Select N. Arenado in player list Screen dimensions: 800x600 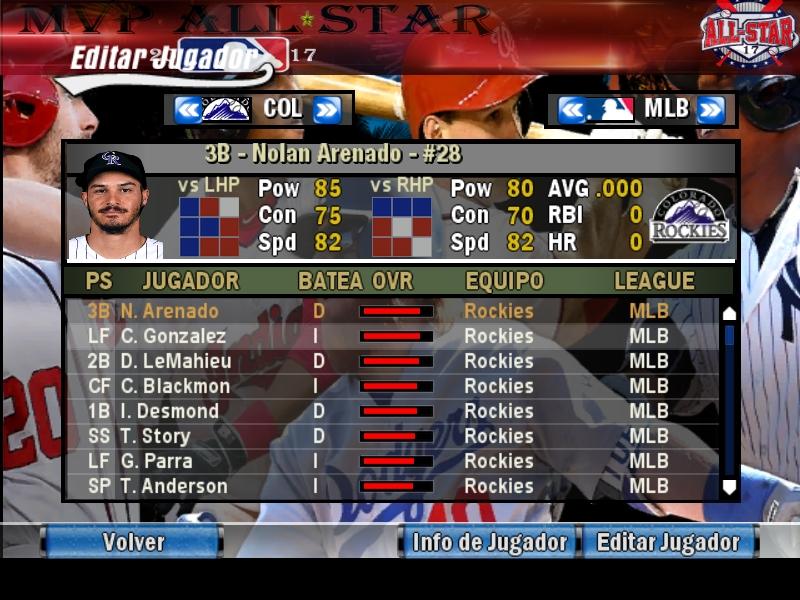168,311
